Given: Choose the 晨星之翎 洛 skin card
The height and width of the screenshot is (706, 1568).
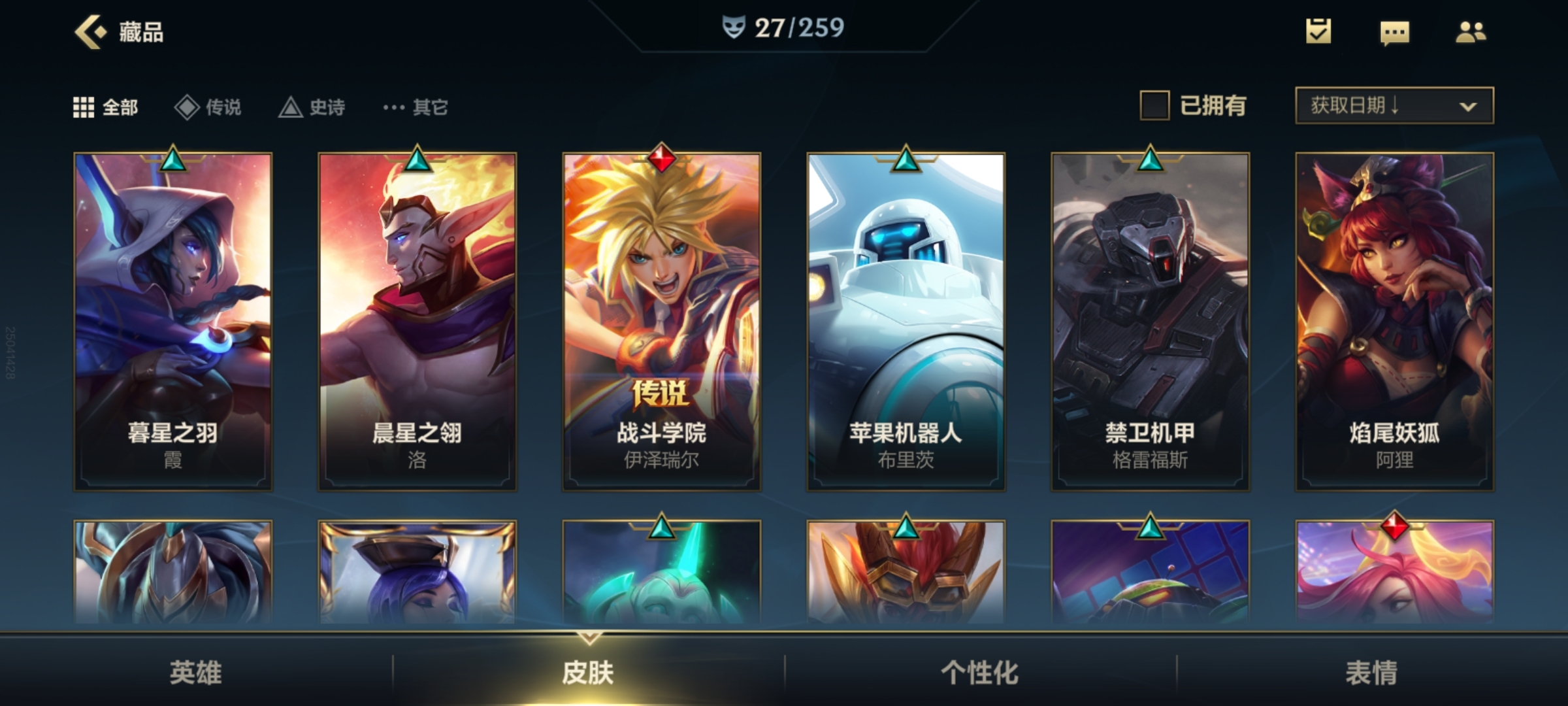Looking at the screenshot, I should (x=417, y=322).
